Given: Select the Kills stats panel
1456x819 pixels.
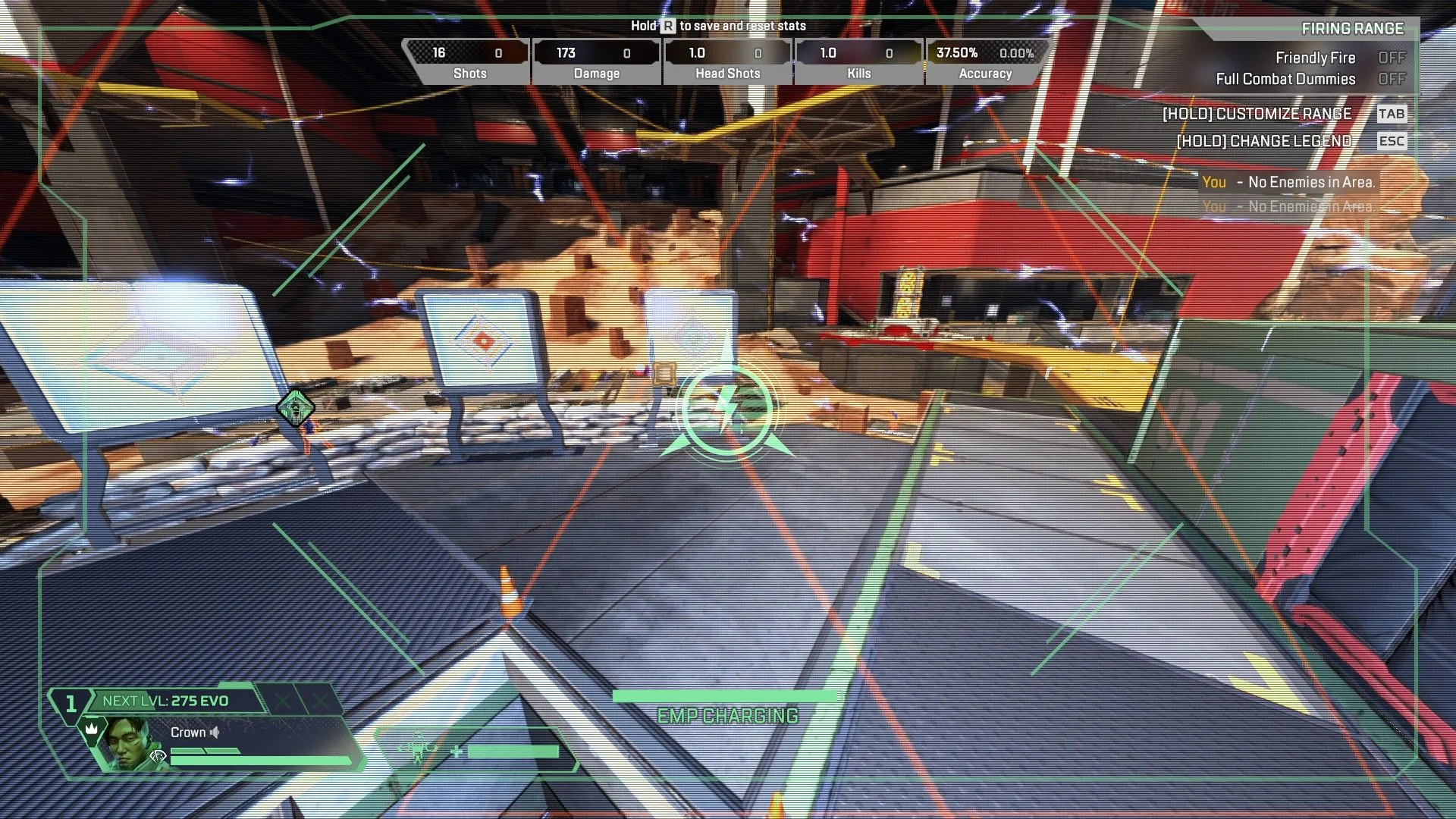Looking at the screenshot, I should 858,61.
